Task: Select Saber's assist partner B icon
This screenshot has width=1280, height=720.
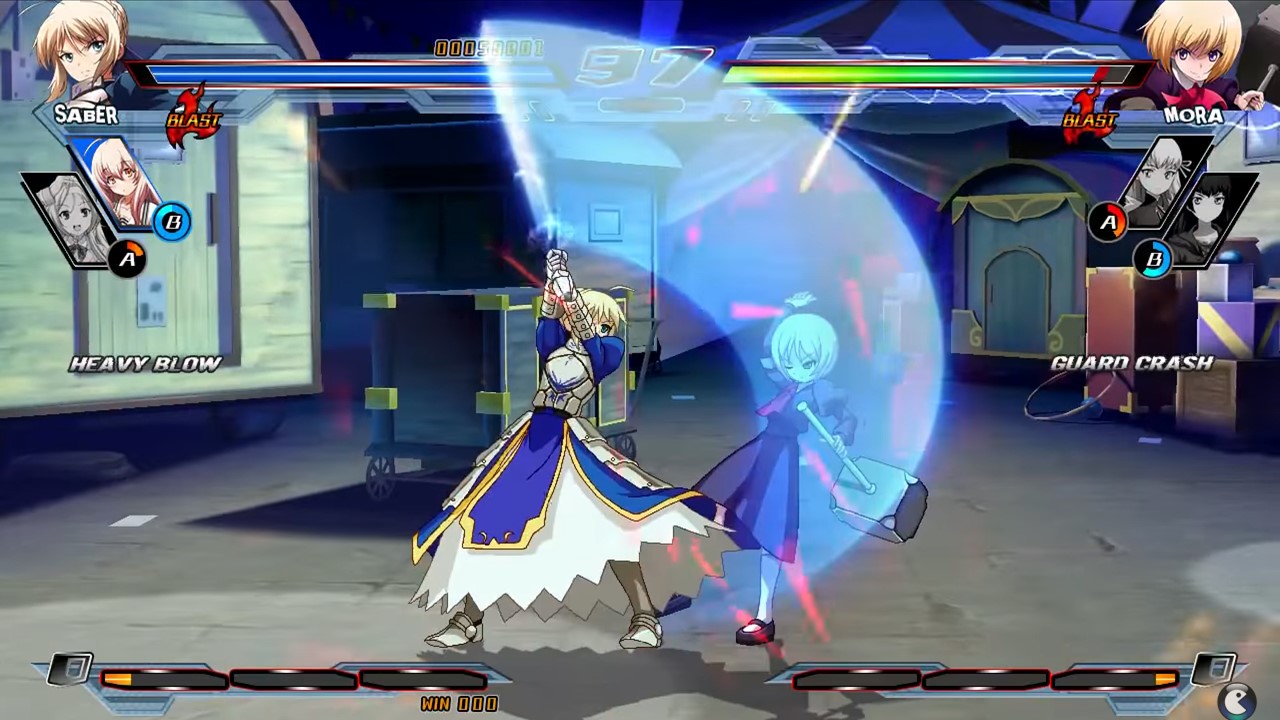Action: tap(175, 223)
